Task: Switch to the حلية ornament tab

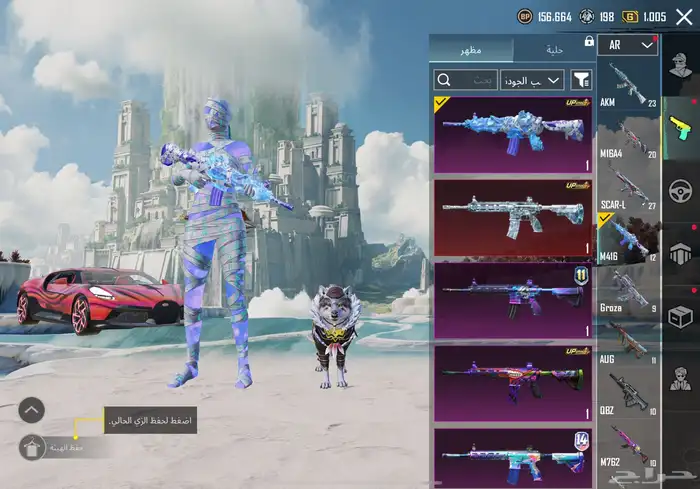Action: point(553,49)
